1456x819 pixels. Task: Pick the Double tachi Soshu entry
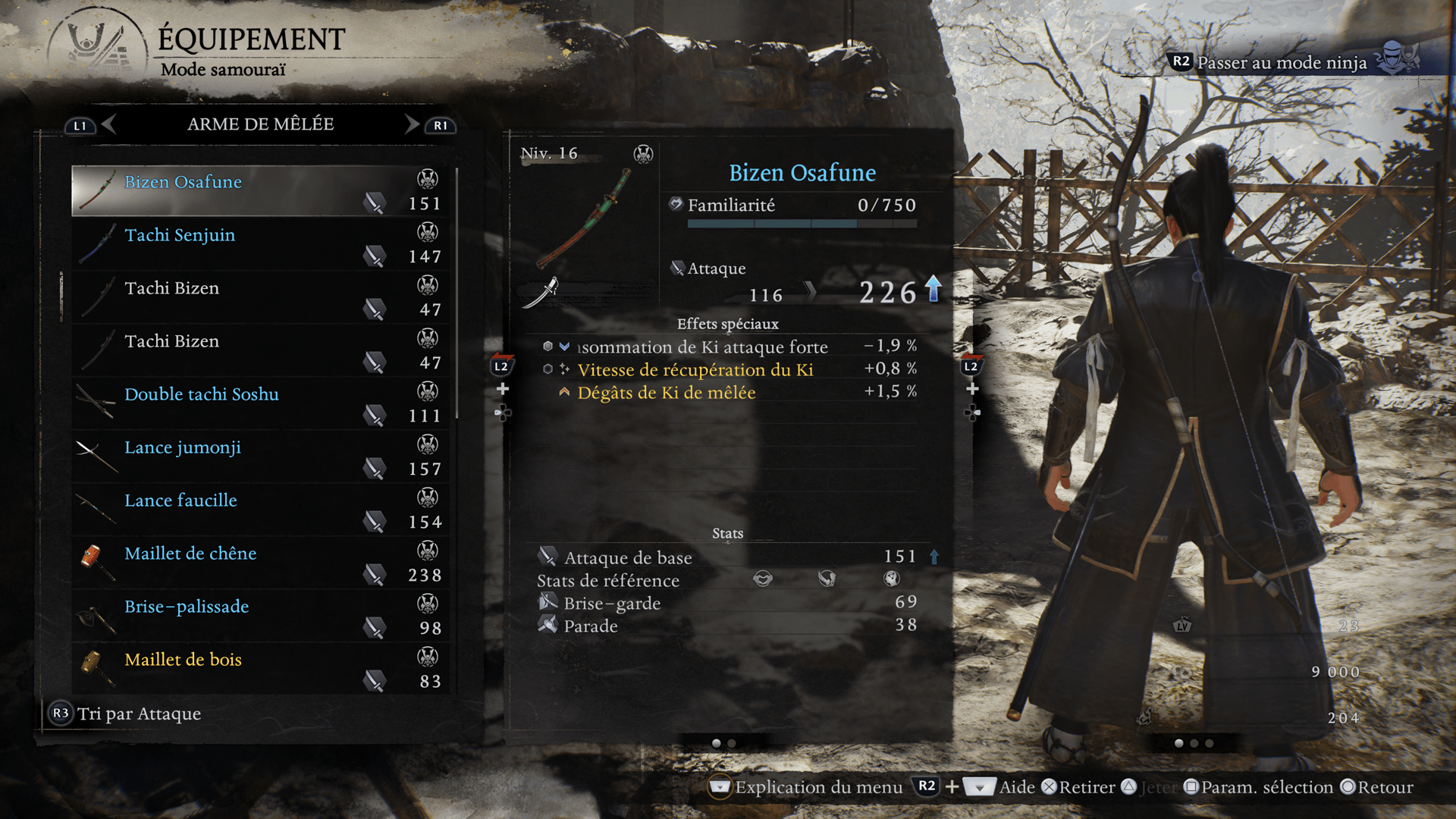(262, 403)
